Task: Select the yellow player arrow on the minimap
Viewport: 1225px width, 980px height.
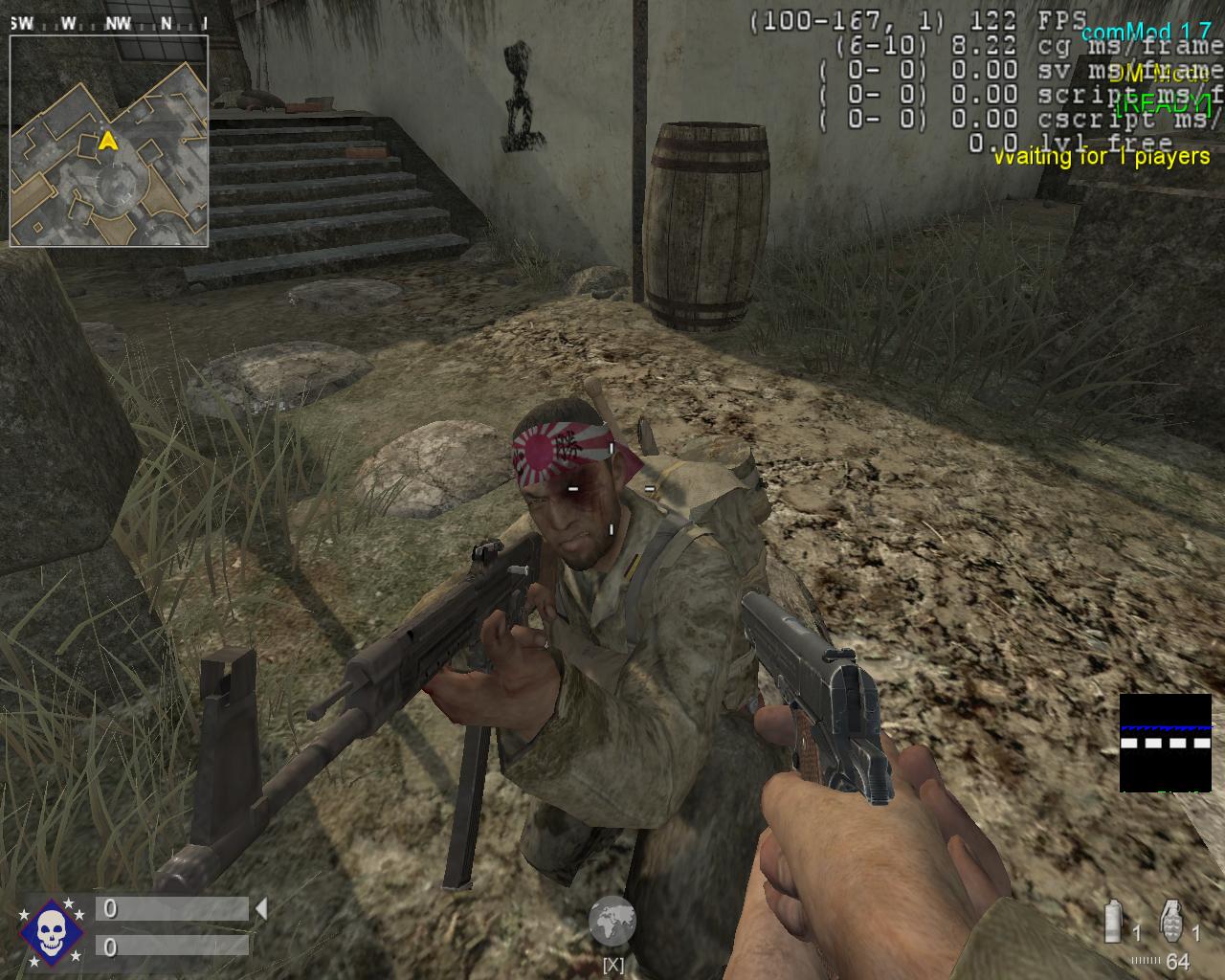Action: pyautogui.click(x=109, y=142)
